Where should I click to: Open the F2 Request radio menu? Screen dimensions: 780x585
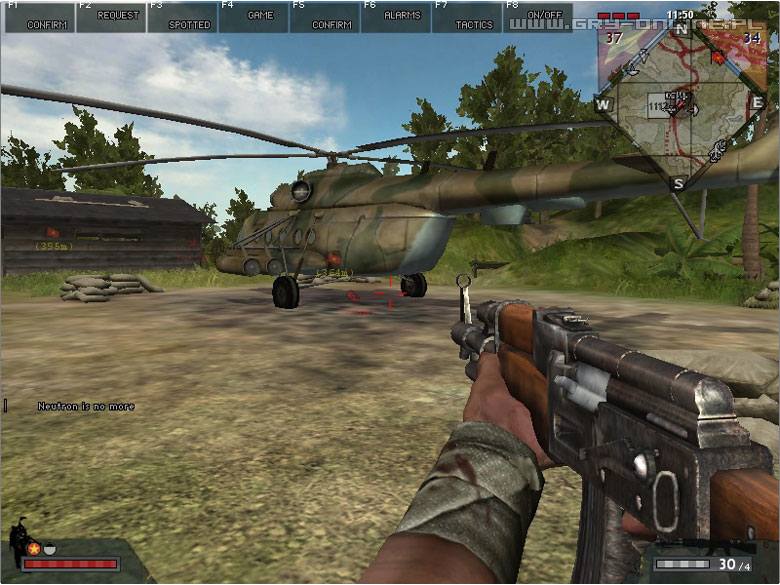coord(111,17)
